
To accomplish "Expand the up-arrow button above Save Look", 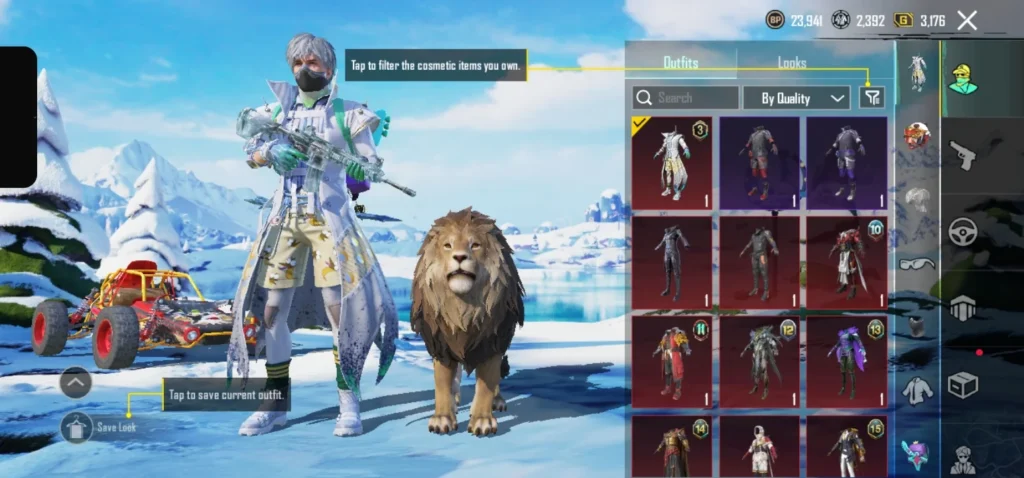I will click(76, 382).
